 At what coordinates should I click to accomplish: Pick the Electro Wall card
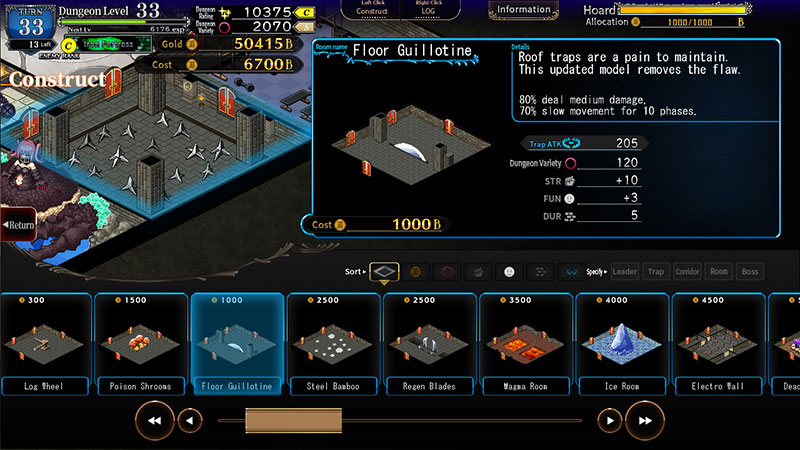(714, 342)
